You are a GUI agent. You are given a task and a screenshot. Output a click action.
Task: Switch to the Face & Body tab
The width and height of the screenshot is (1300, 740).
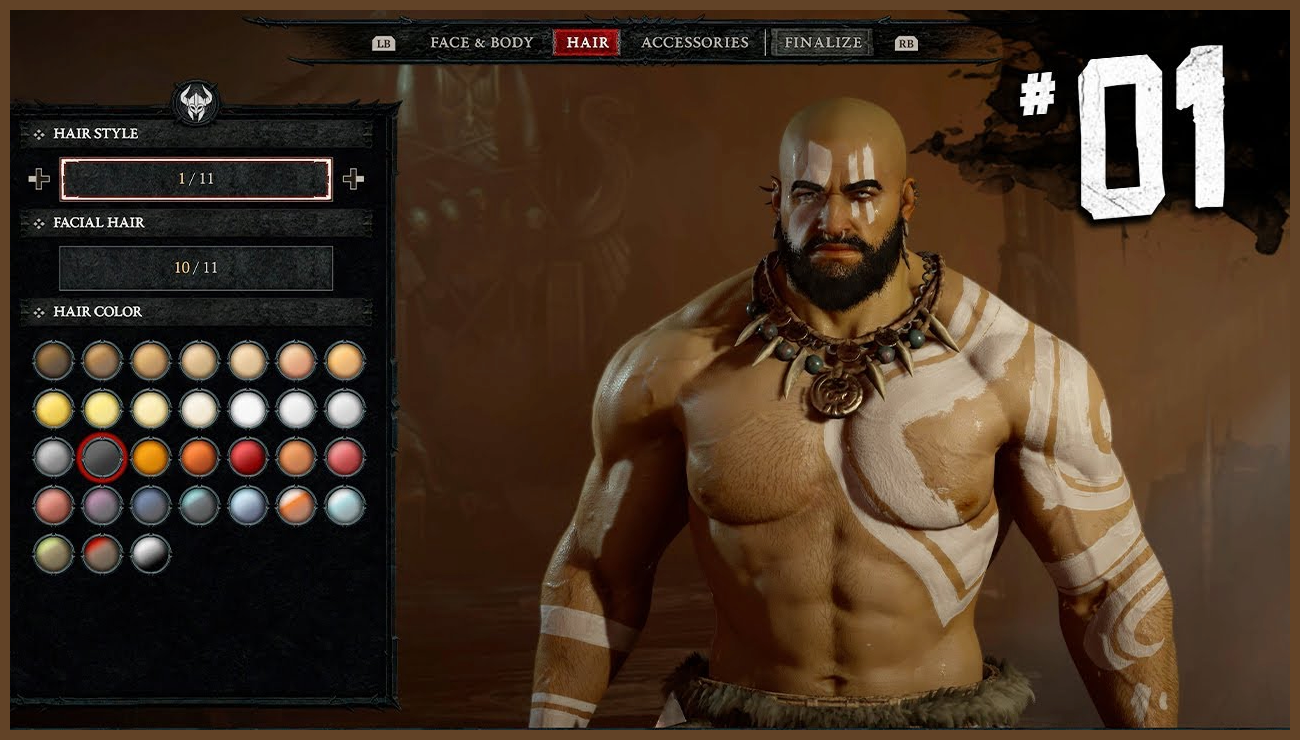481,42
